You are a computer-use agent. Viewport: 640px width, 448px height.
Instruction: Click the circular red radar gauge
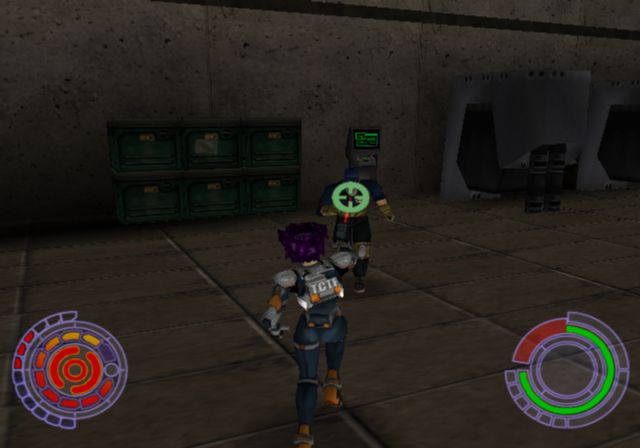click(68, 370)
